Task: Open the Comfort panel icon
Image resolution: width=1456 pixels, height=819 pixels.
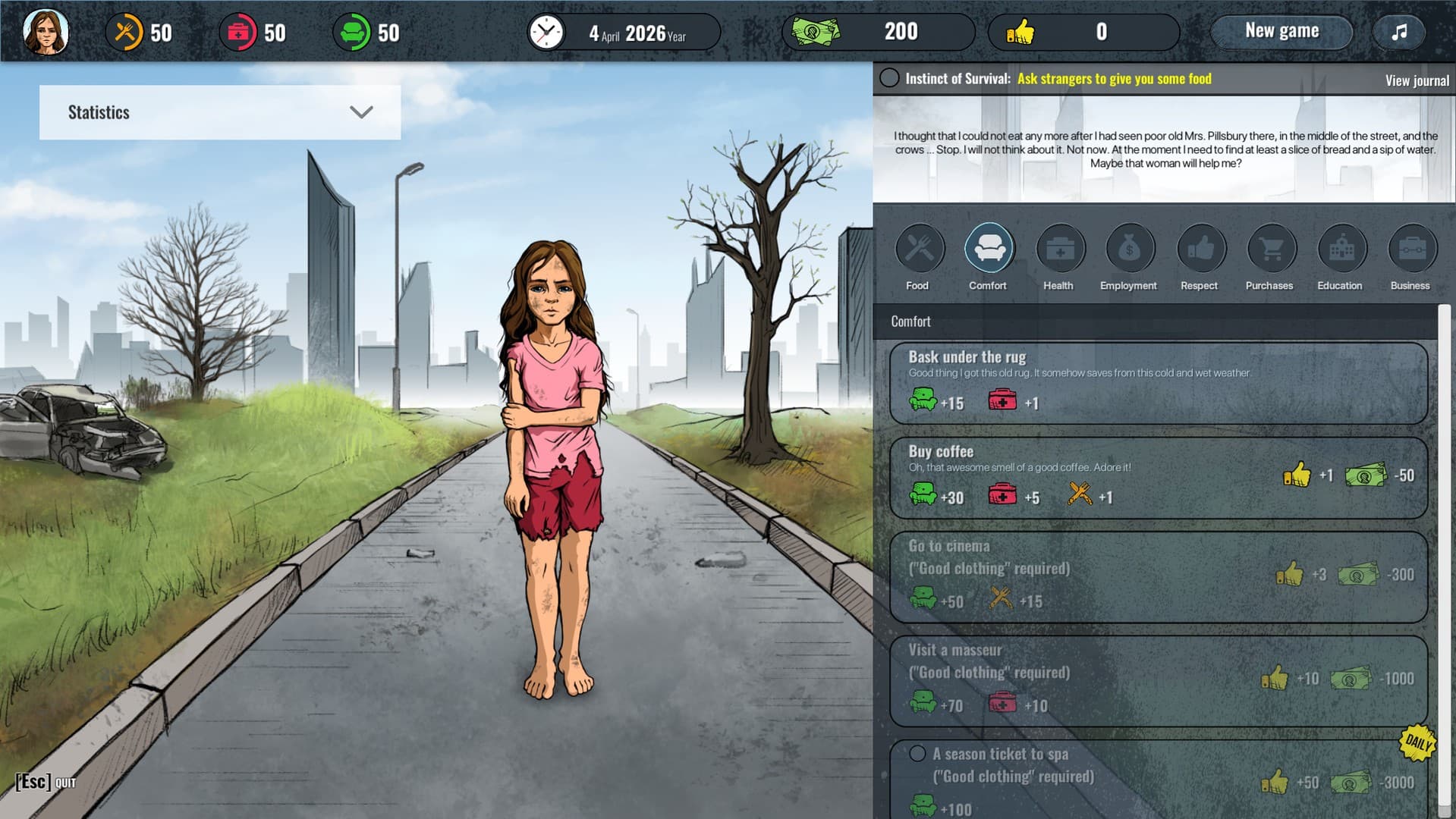Action: click(x=988, y=248)
